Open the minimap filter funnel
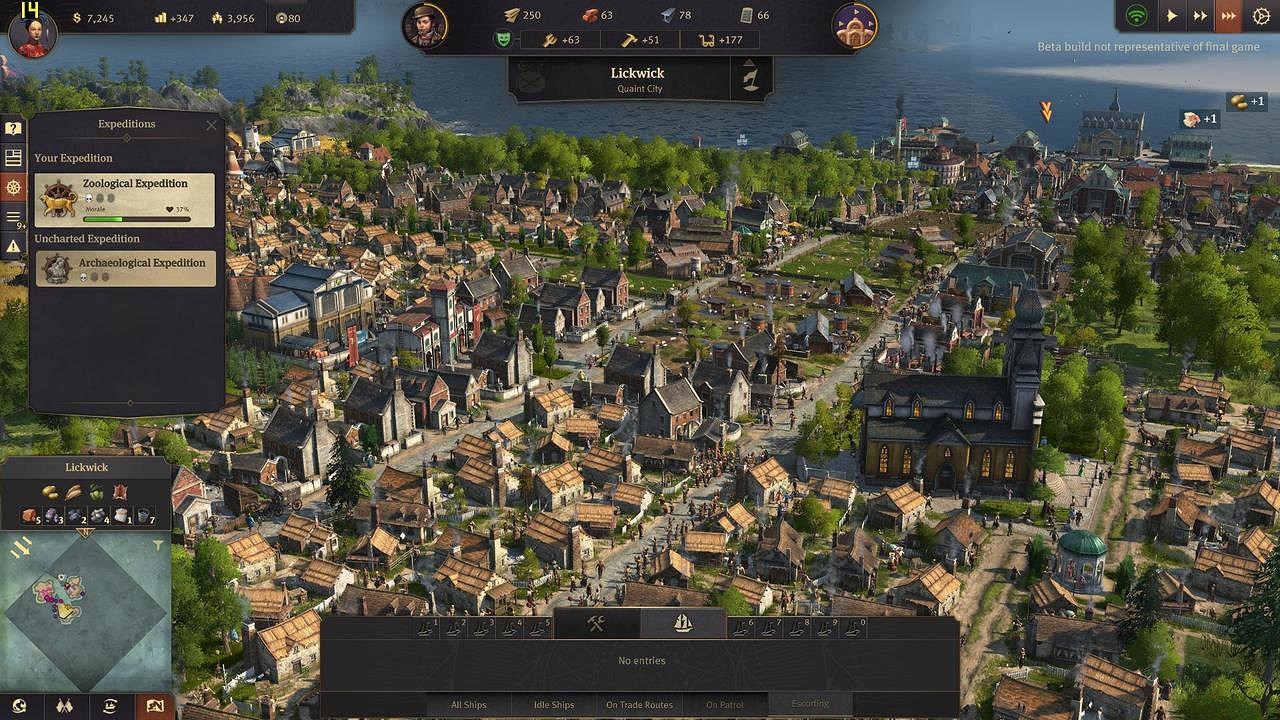This screenshot has width=1280, height=720. [x=158, y=546]
